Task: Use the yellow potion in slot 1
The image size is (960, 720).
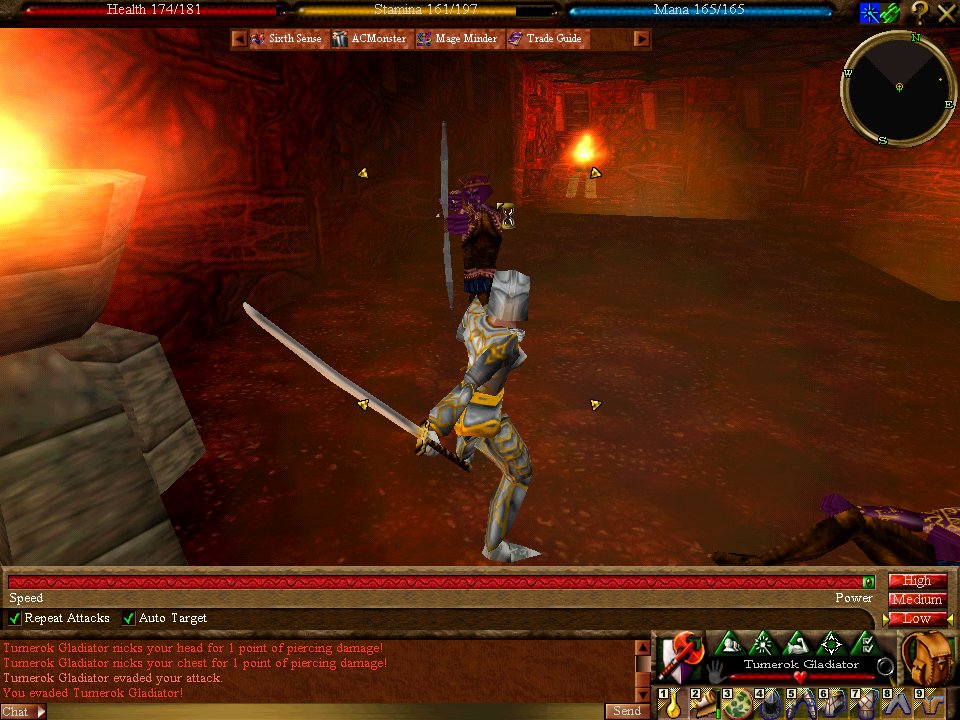Action: click(x=672, y=704)
